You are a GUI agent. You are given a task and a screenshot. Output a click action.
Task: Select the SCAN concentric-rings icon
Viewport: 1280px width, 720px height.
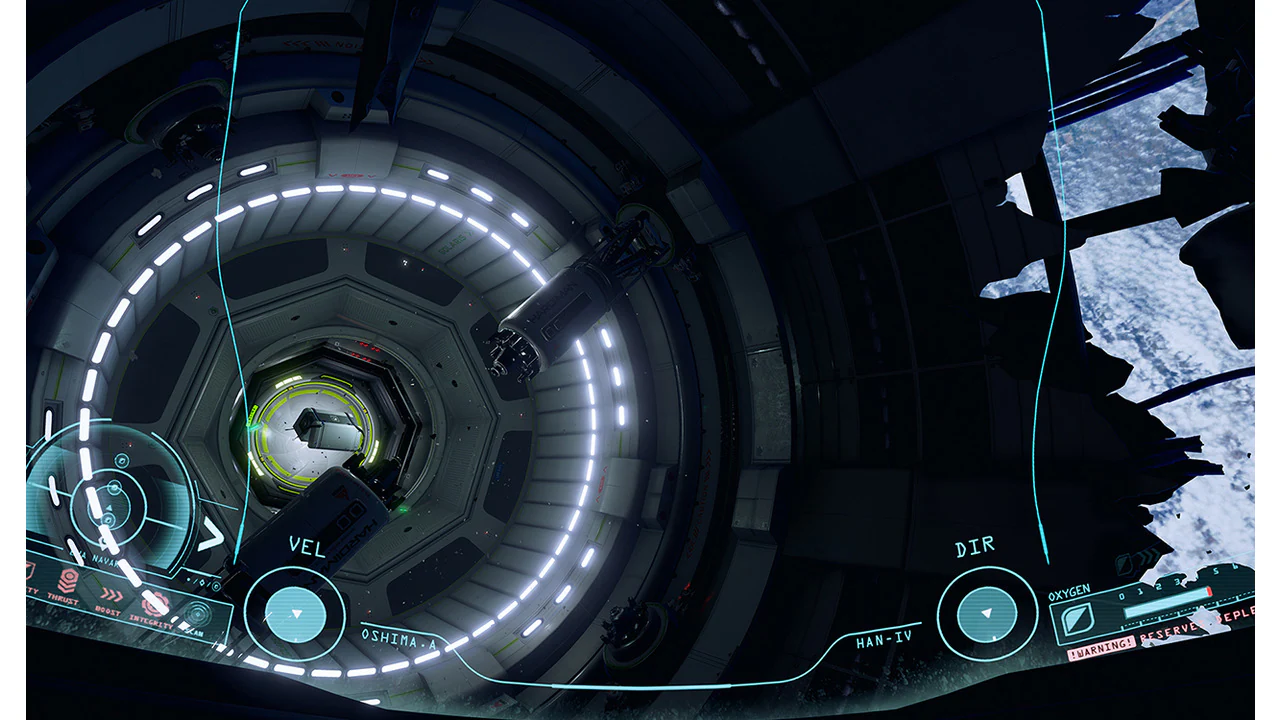[x=197, y=614]
